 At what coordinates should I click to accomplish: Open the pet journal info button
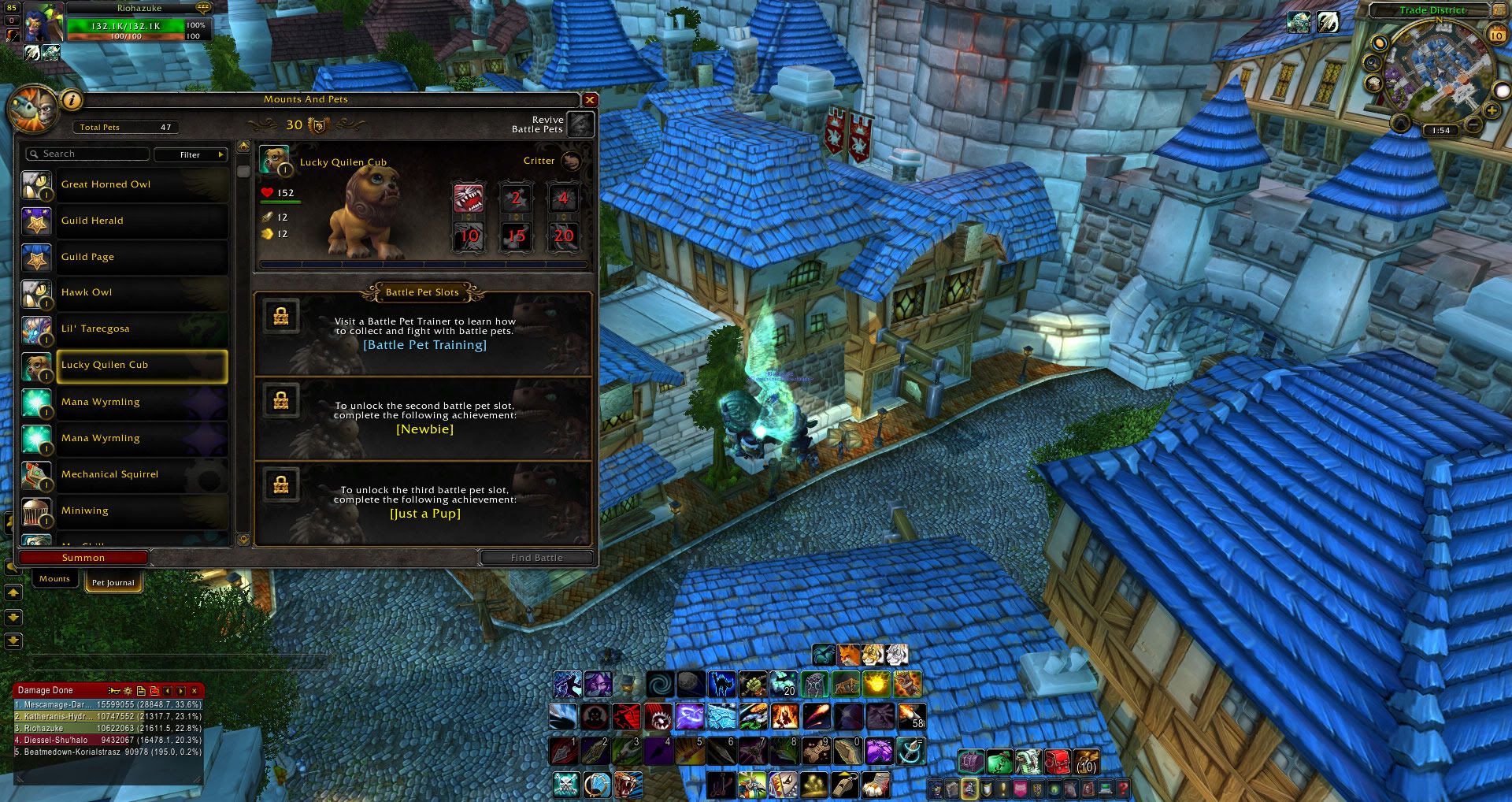72,100
